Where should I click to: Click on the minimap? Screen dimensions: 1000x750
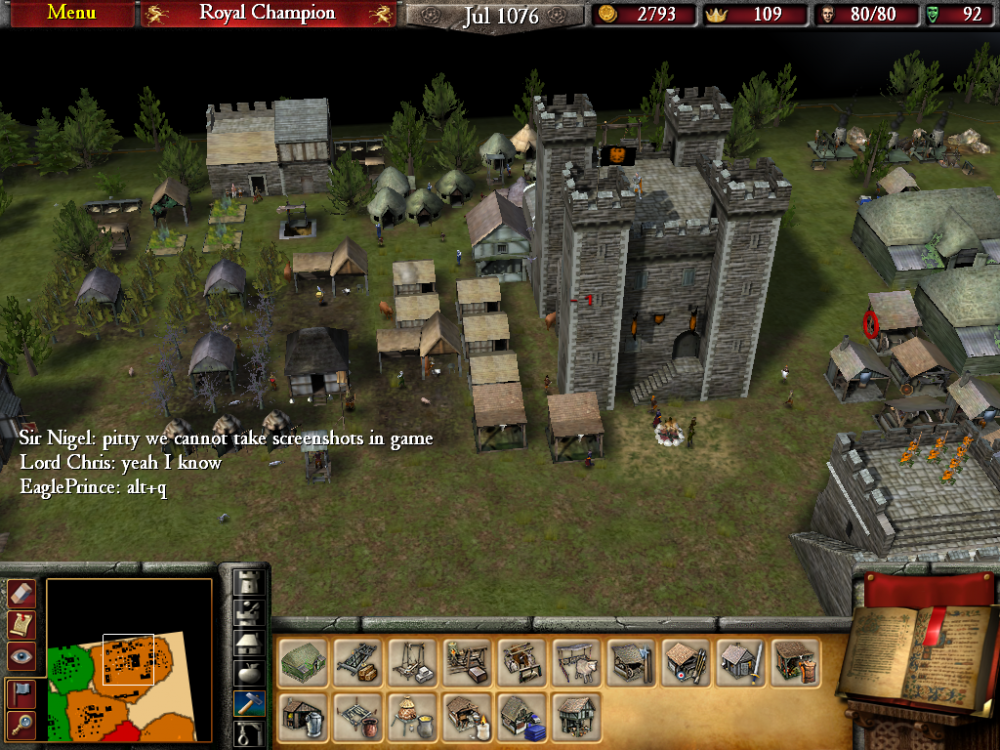pos(128,661)
